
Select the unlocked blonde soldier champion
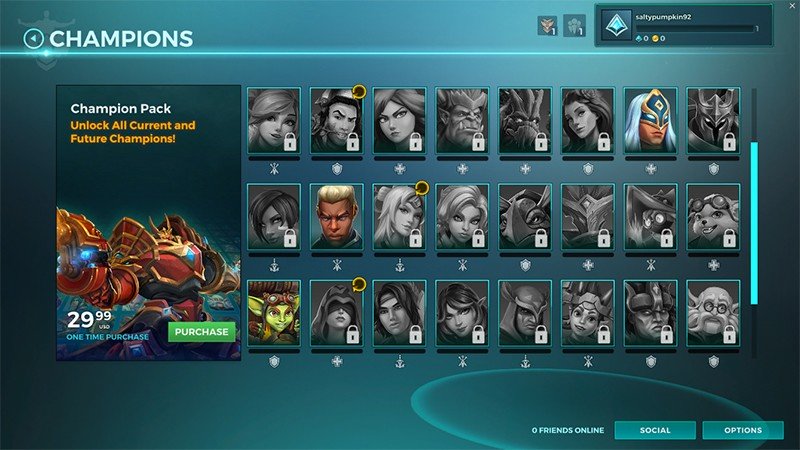pyautogui.click(x=336, y=216)
